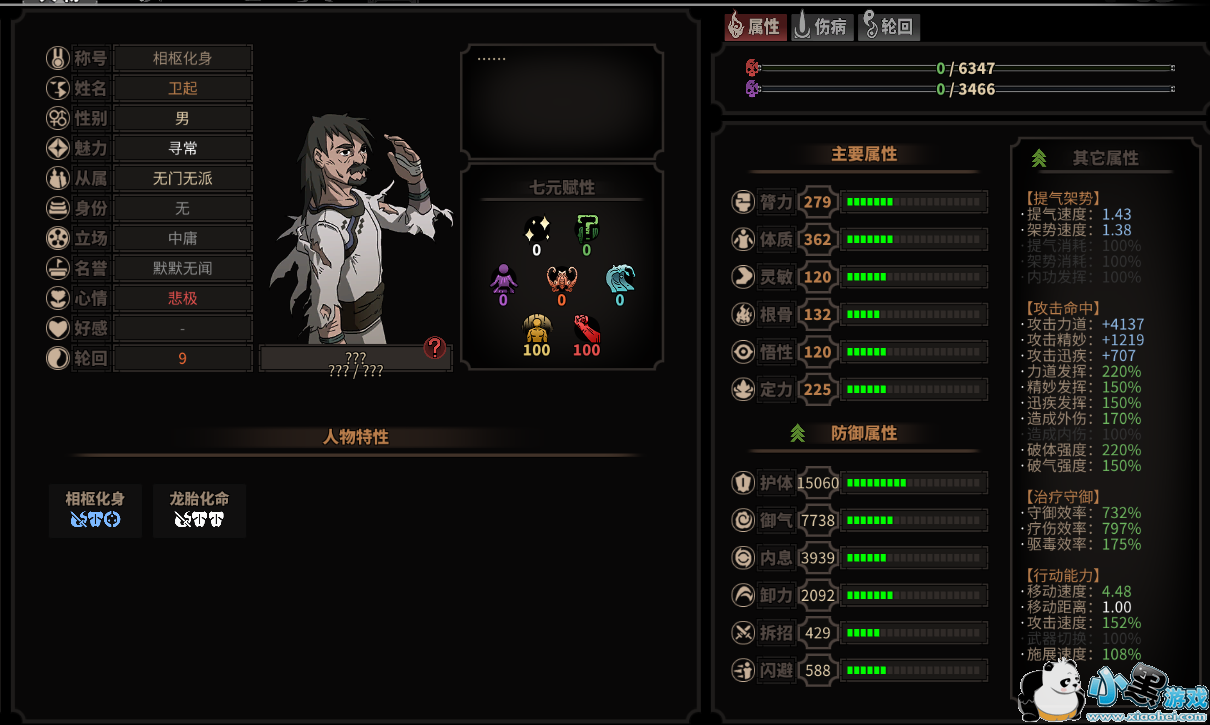Click the red question mark icon
The width and height of the screenshot is (1210, 725).
point(434,347)
